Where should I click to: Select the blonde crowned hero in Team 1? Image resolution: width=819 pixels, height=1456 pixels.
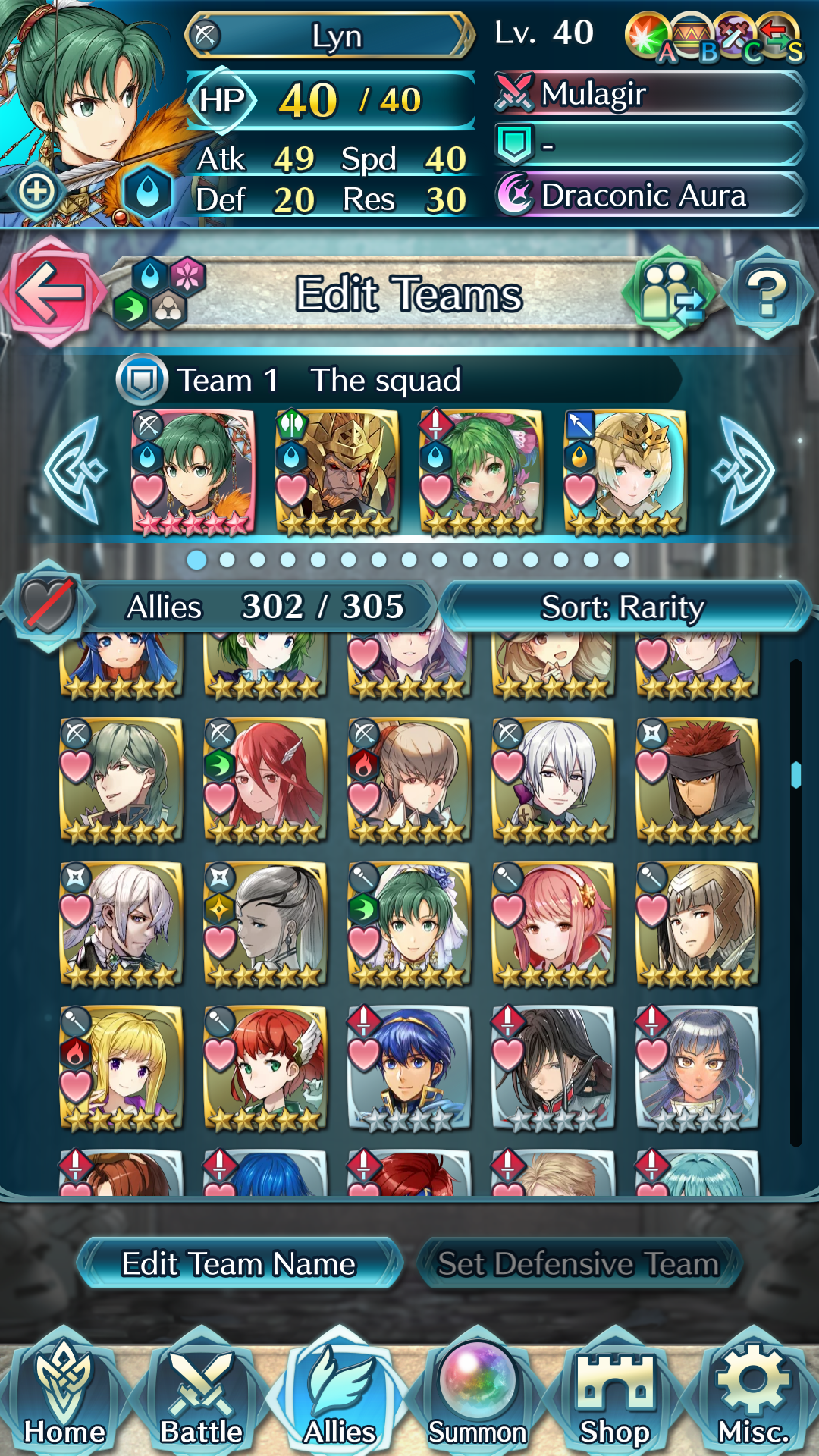pos(626,472)
